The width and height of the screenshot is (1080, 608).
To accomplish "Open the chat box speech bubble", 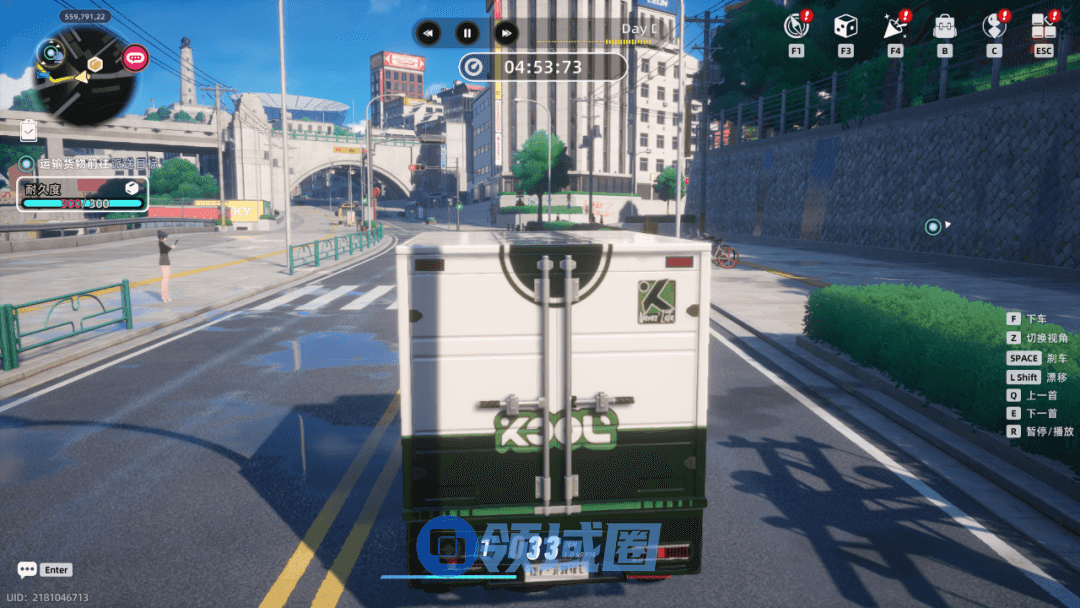I will pyautogui.click(x=27, y=570).
